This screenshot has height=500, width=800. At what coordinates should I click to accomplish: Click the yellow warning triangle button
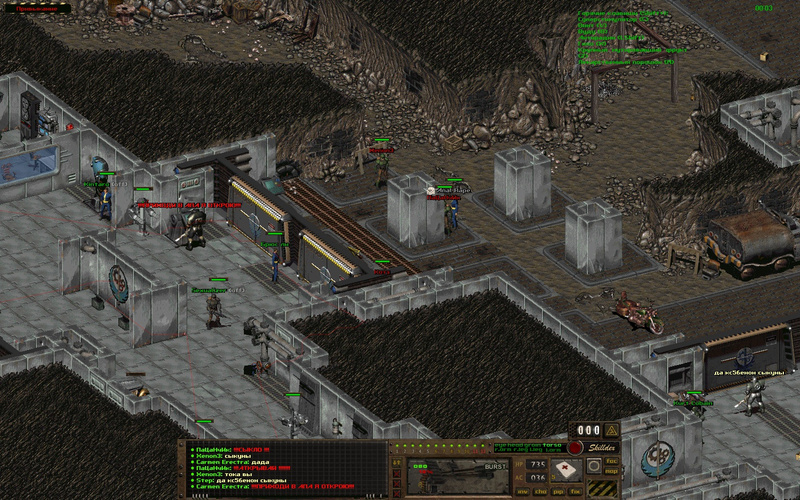tap(611, 431)
